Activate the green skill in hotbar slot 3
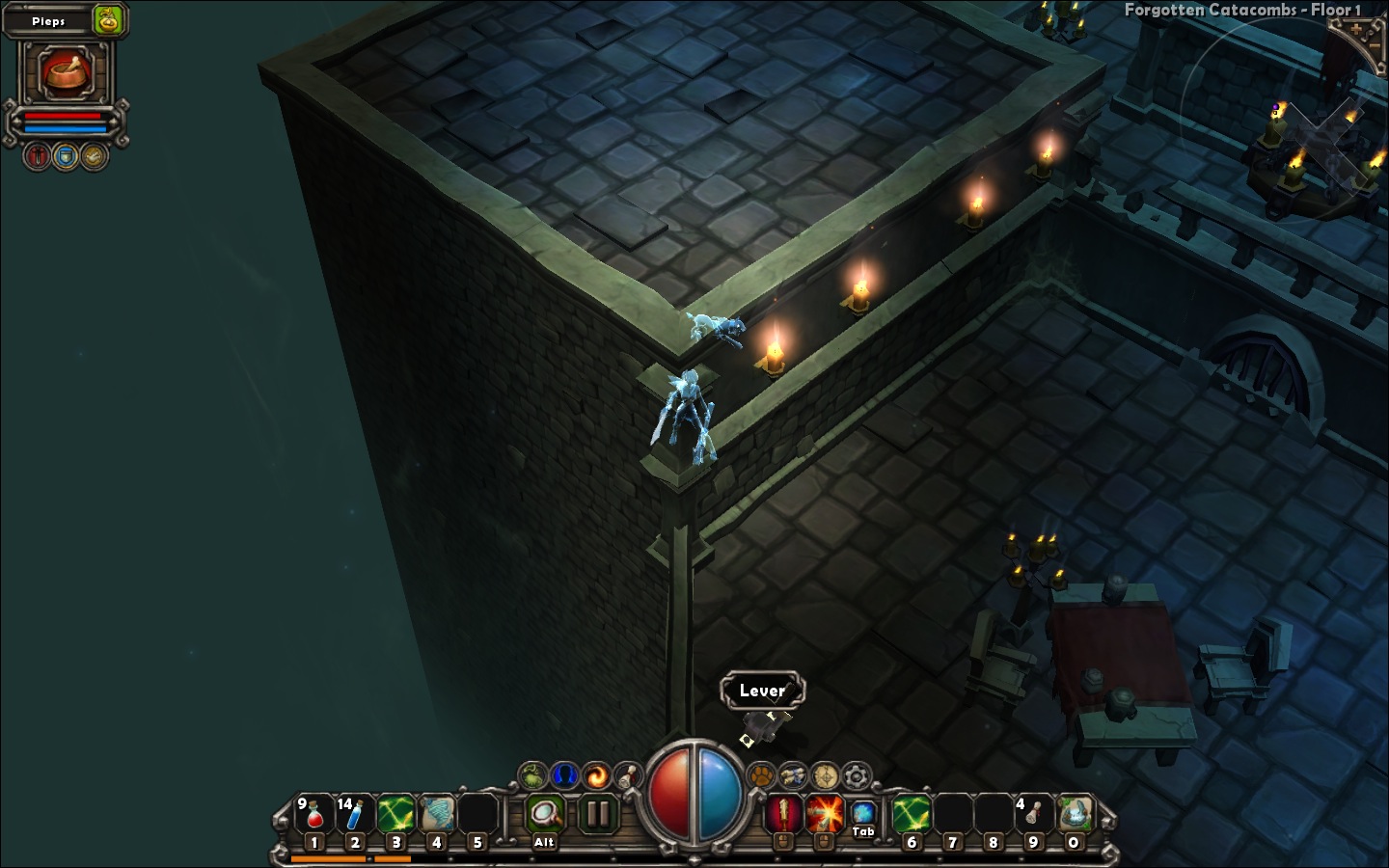The image size is (1389, 868). [x=395, y=816]
